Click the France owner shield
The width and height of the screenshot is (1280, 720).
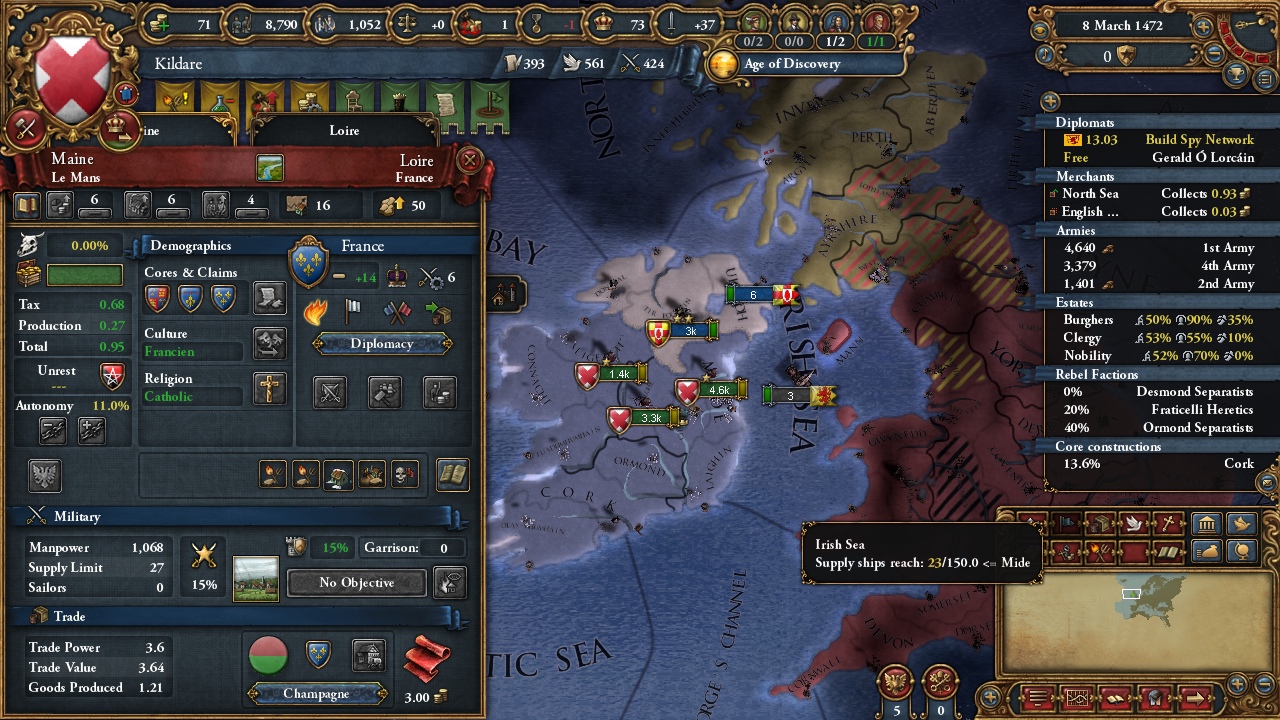[x=308, y=262]
